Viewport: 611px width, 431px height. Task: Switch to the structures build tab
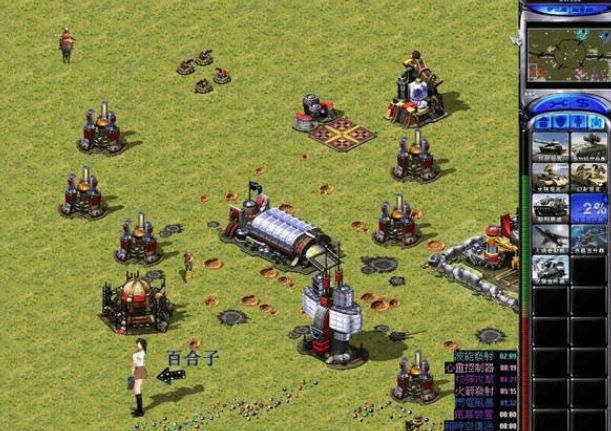[x=543, y=122]
